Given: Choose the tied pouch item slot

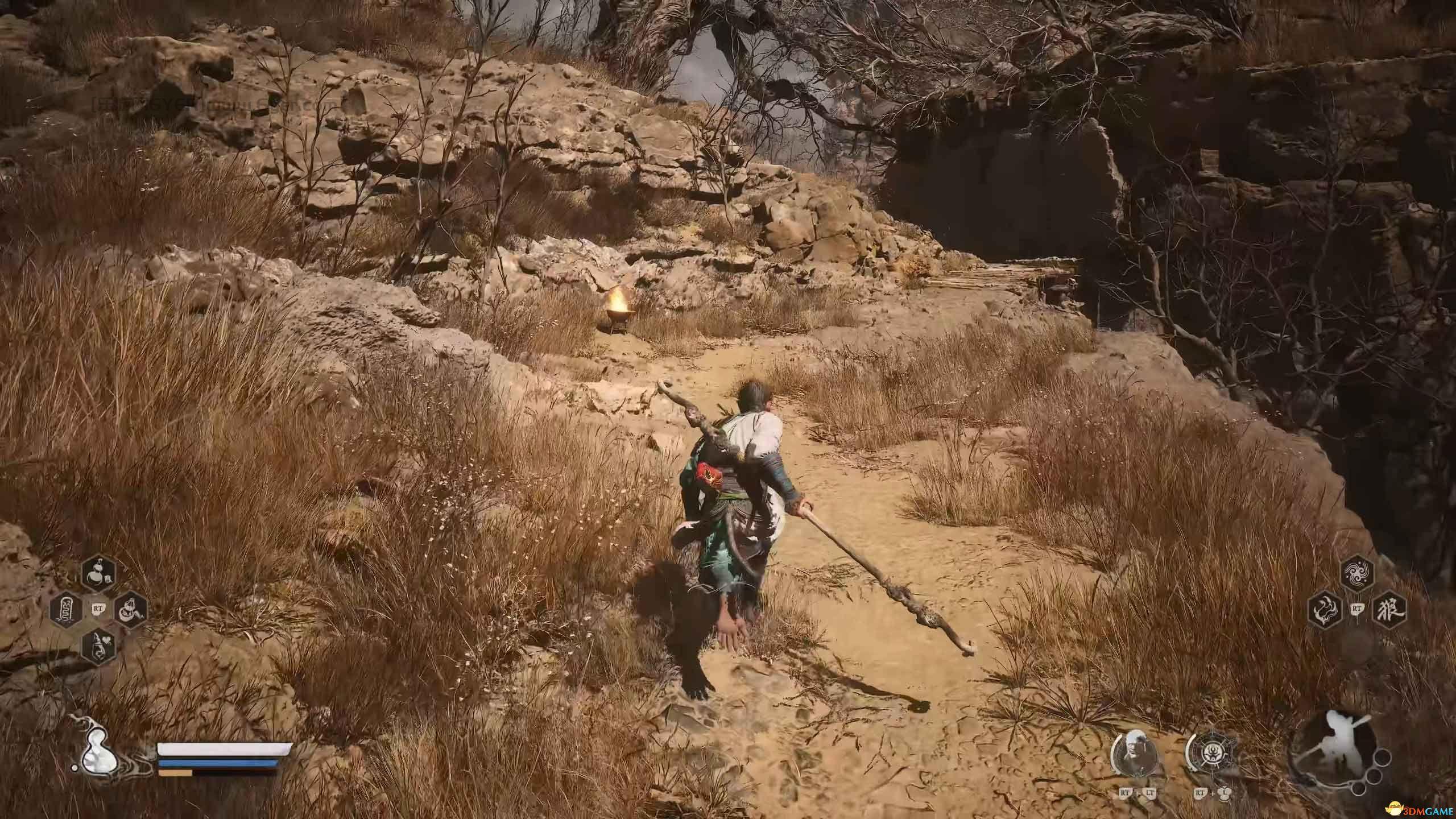Looking at the screenshot, I should click(130, 610).
